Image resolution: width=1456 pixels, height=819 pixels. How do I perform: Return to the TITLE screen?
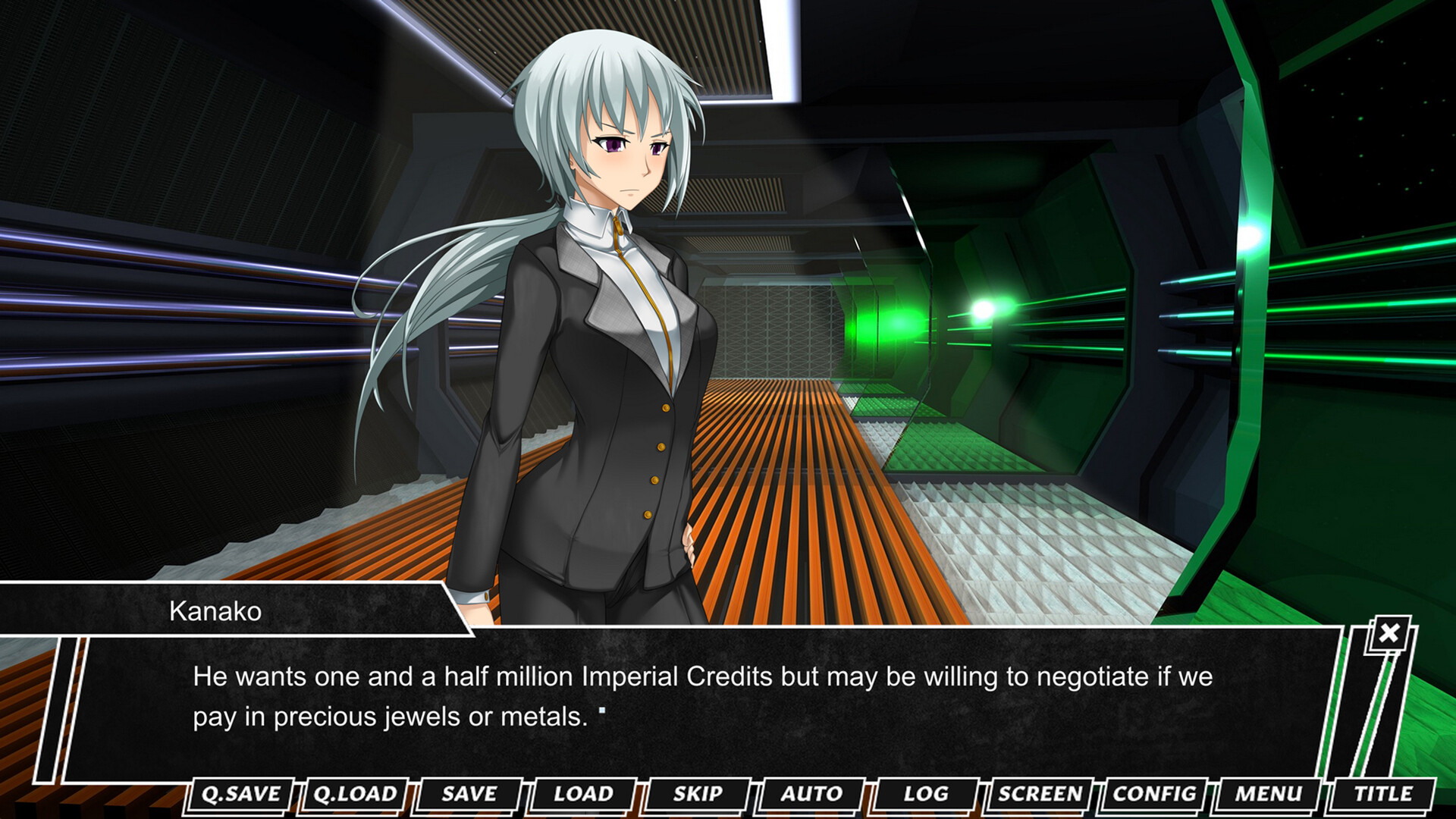(x=1383, y=794)
